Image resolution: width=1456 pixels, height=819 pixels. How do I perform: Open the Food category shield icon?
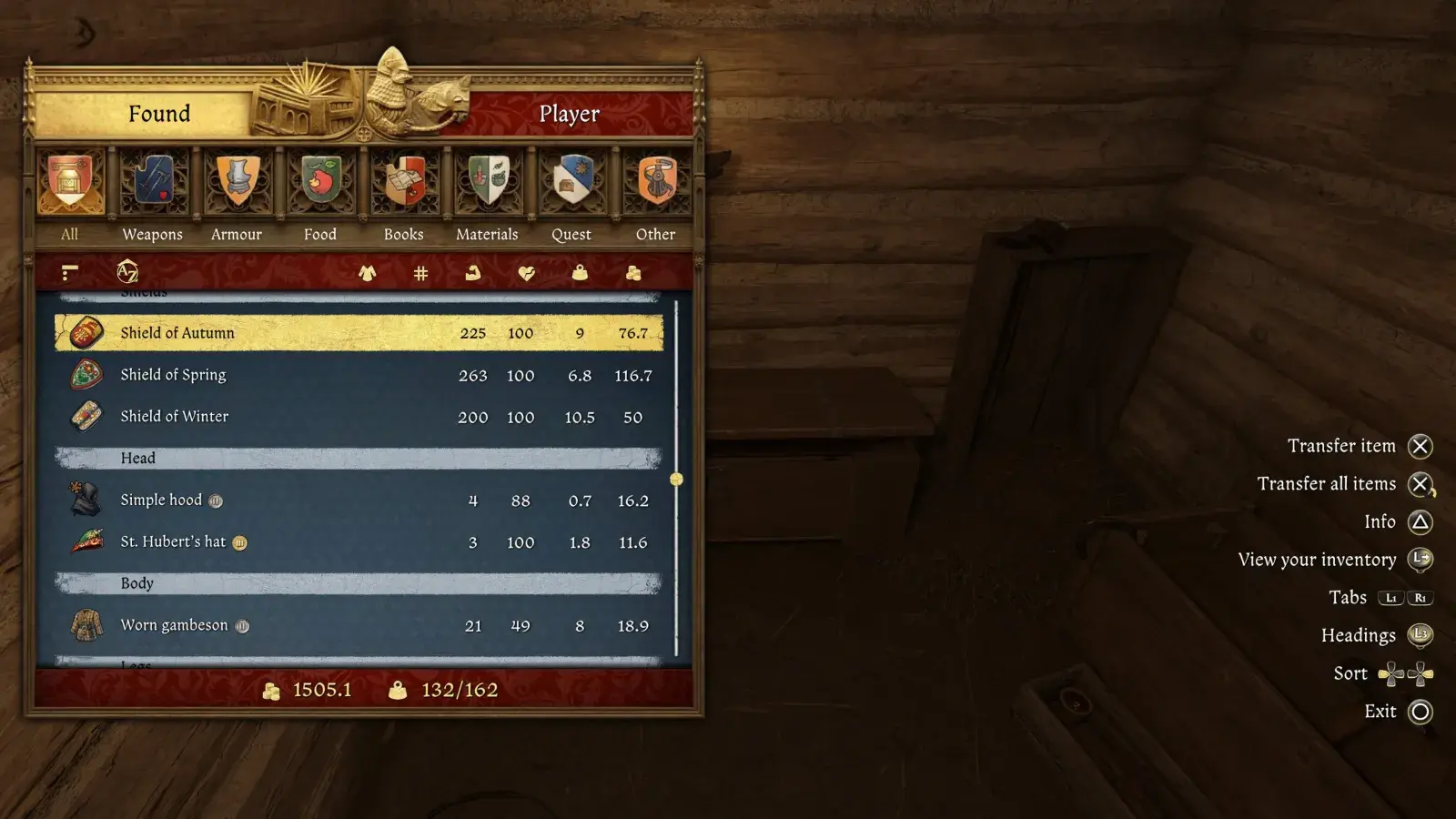[319, 182]
